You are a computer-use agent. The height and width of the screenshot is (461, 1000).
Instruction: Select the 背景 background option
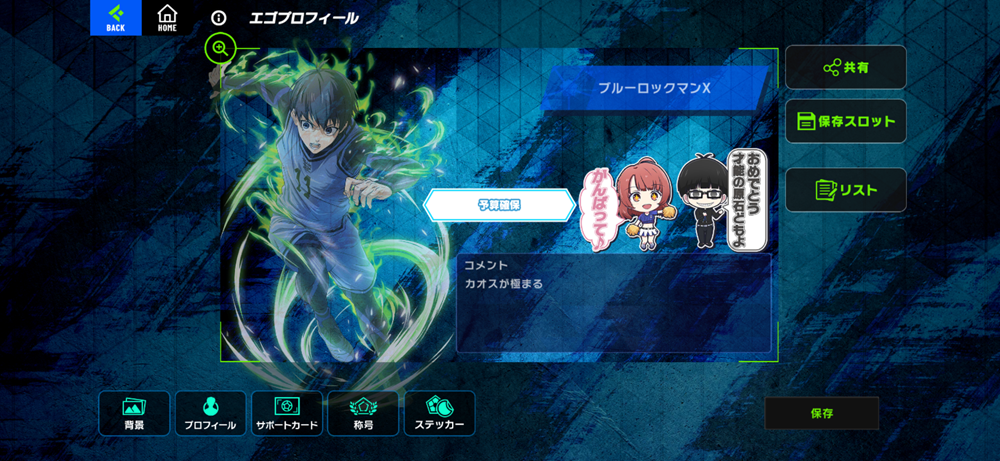[134, 413]
